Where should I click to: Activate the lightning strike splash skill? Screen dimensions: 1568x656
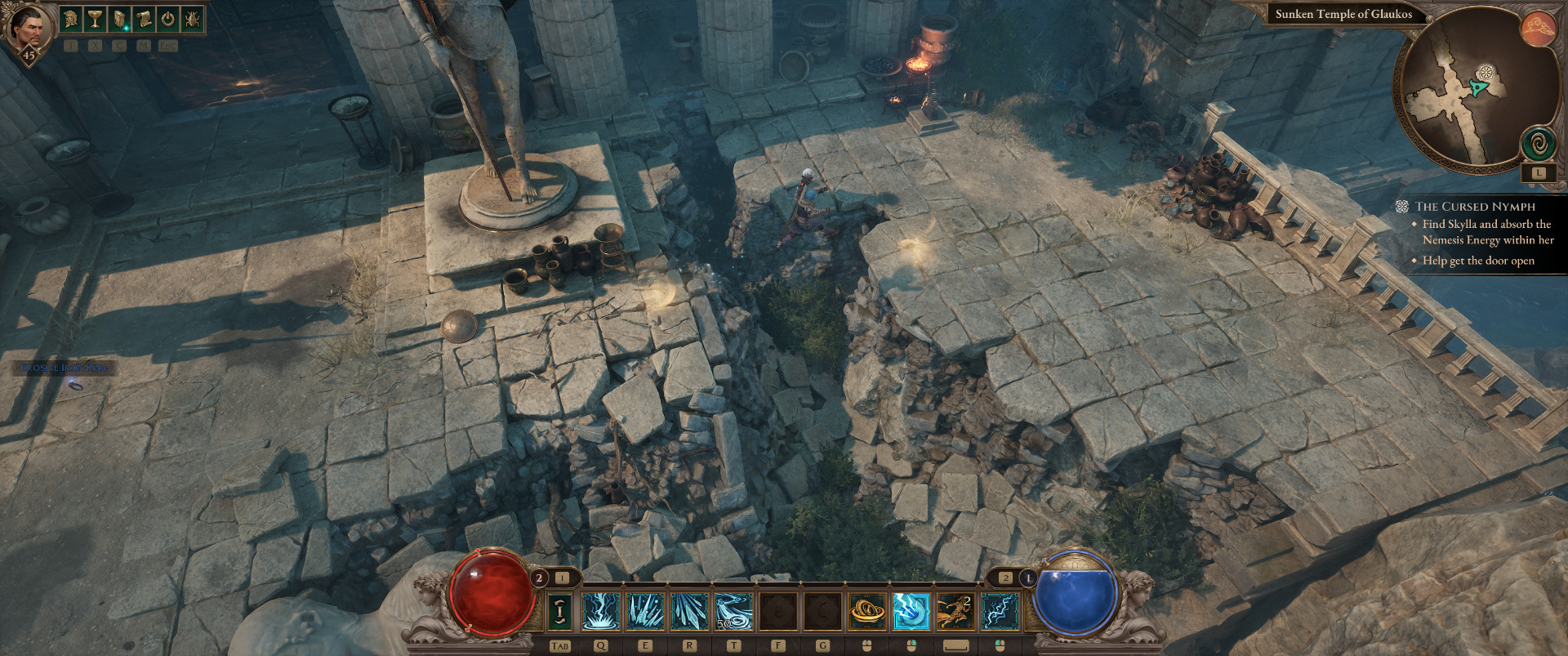click(601, 611)
